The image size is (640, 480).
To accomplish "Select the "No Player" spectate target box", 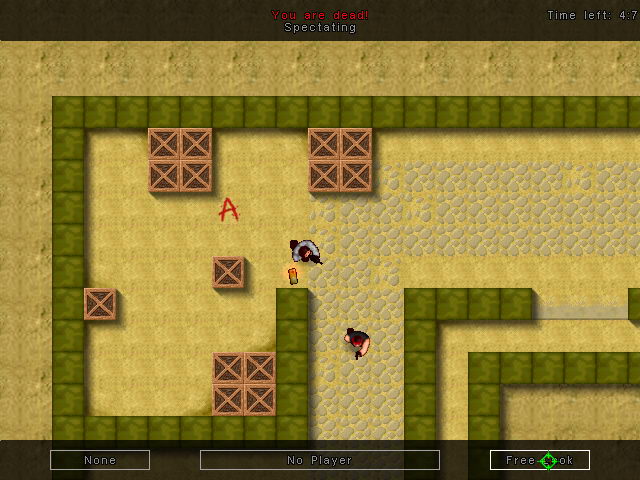I will point(320,460).
